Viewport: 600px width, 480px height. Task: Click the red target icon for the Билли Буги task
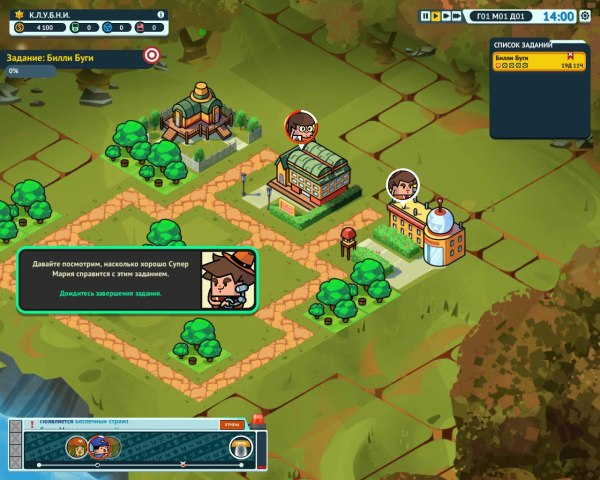(152, 56)
